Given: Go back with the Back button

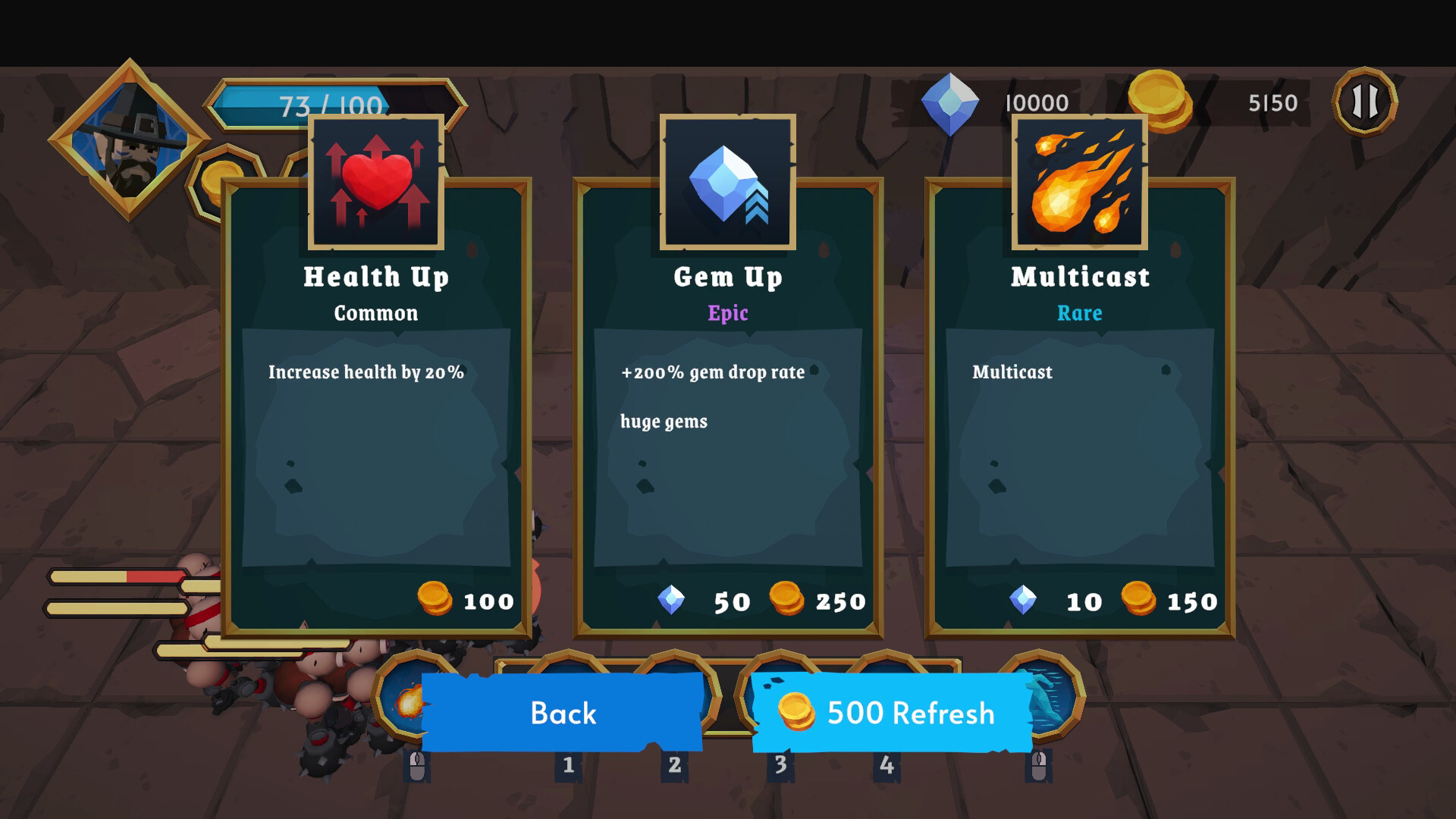Looking at the screenshot, I should point(563,713).
